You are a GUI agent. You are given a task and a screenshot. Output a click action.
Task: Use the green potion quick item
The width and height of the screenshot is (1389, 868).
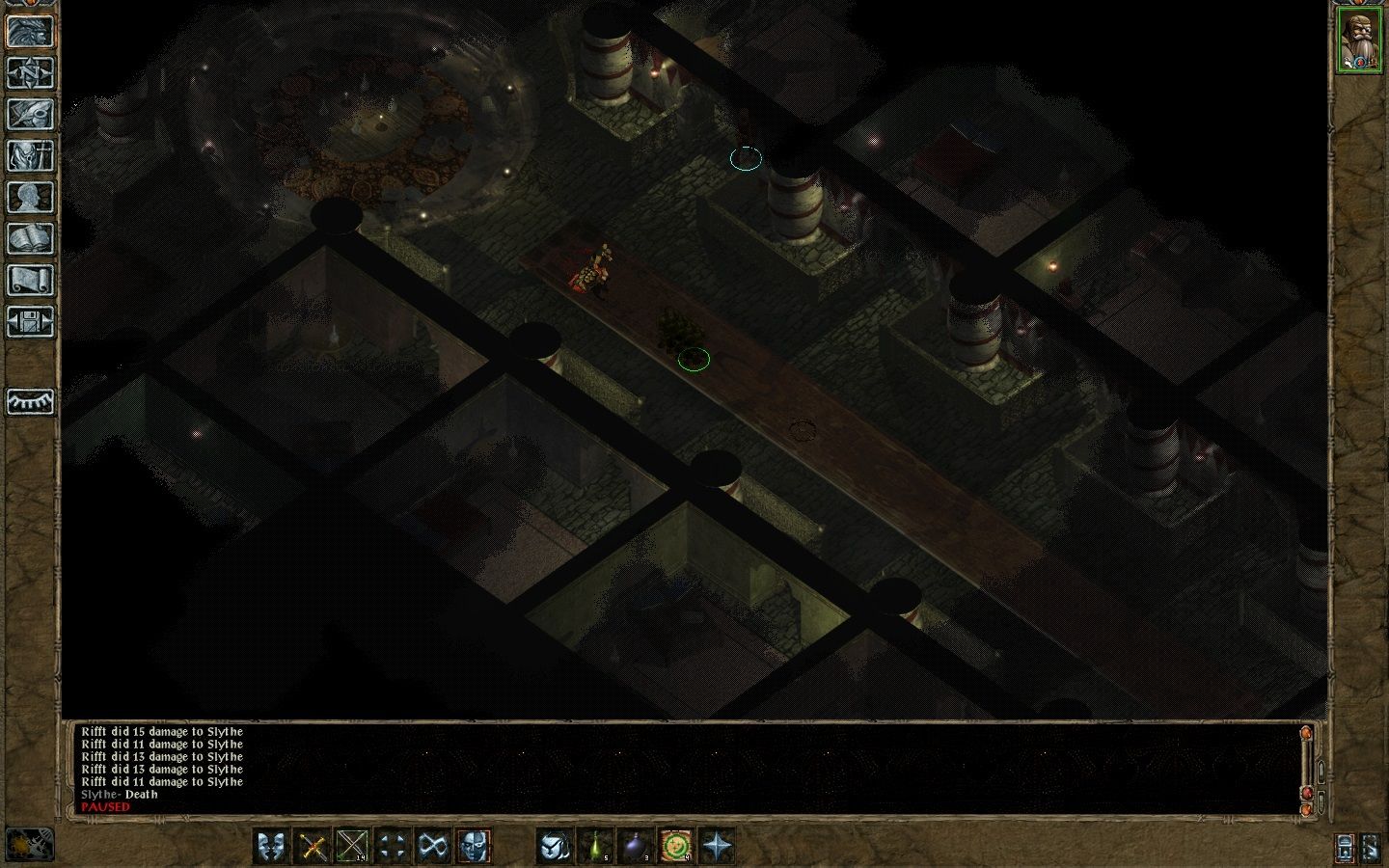[596, 847]
